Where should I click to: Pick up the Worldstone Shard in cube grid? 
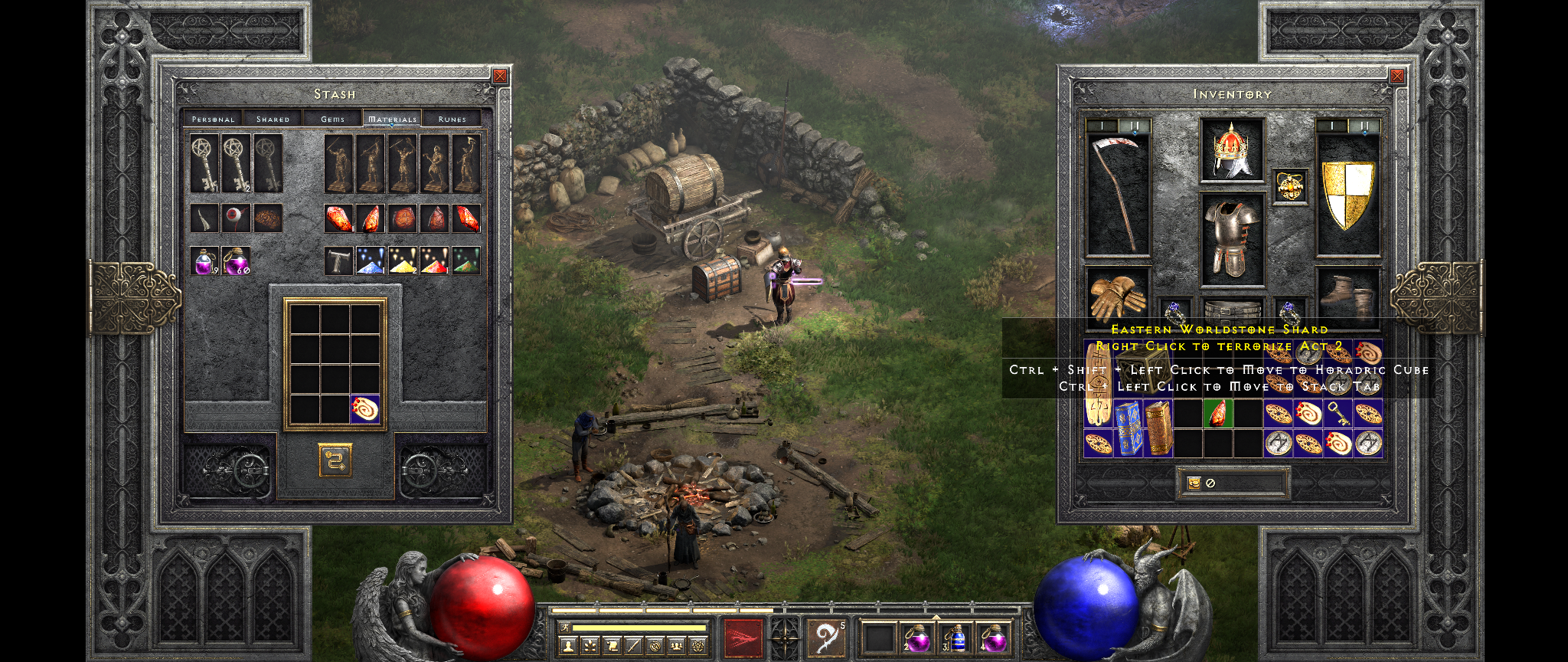[365, 408]
